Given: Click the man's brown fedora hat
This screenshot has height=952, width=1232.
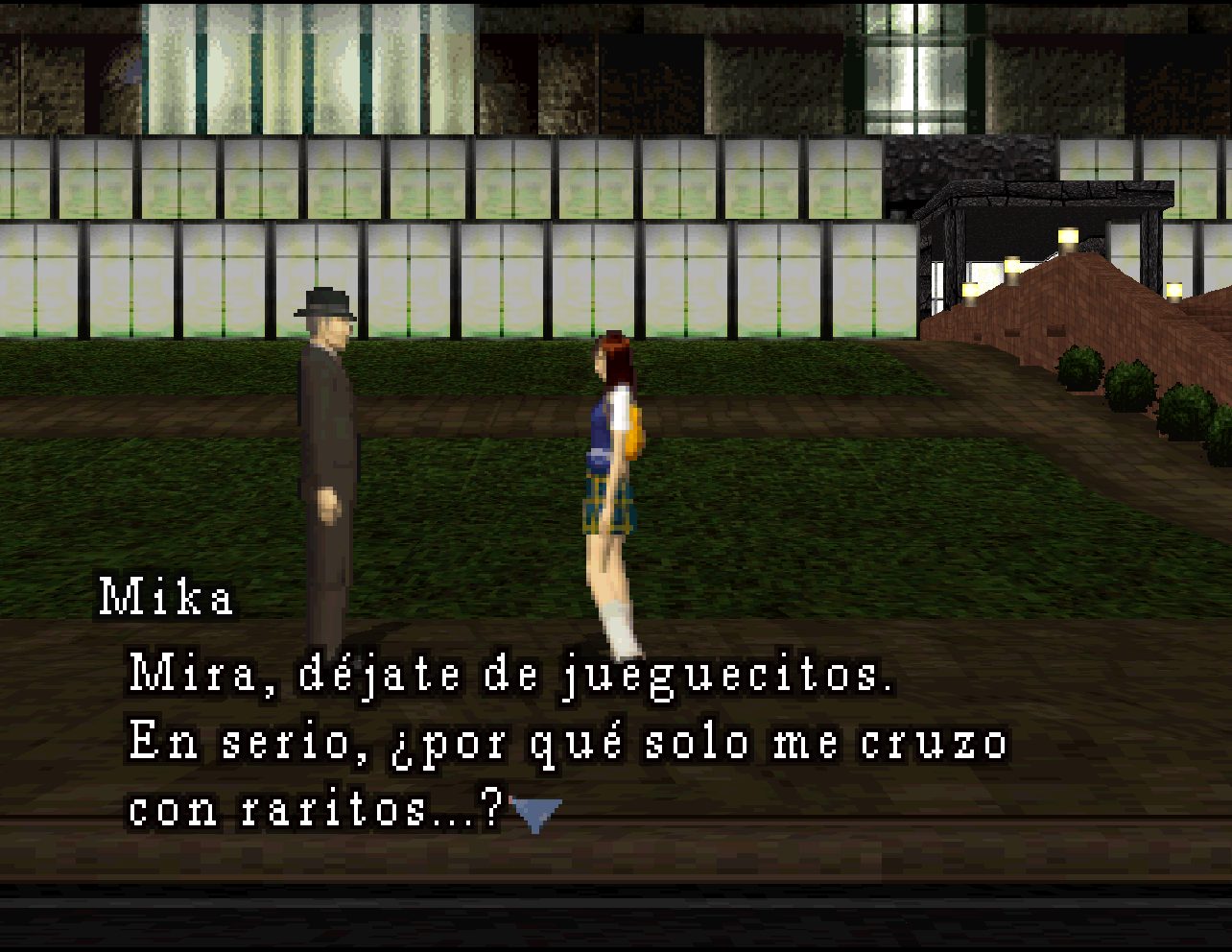Looking at the screenshot, I should pyautogui.click(x=326, y=302).
